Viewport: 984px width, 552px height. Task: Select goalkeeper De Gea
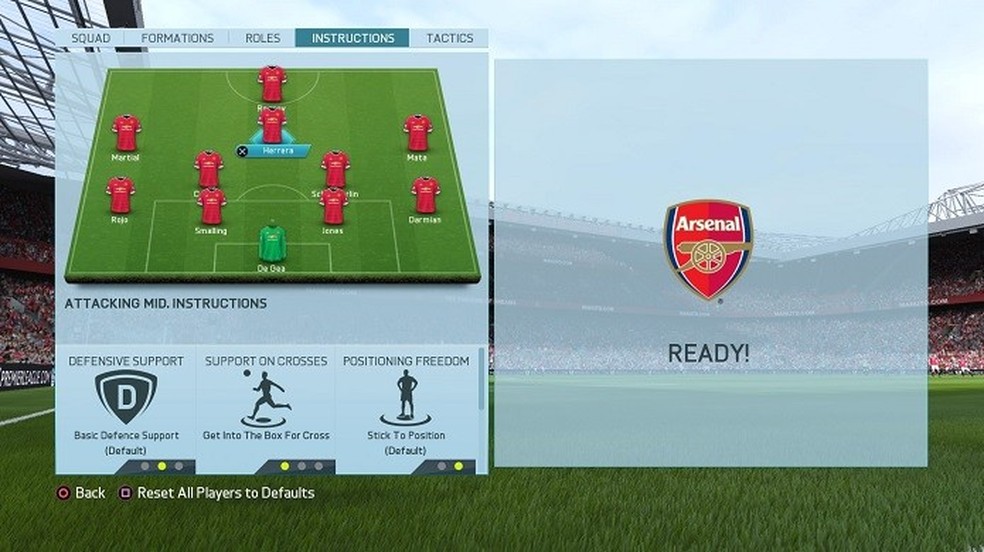pos(272,244)
